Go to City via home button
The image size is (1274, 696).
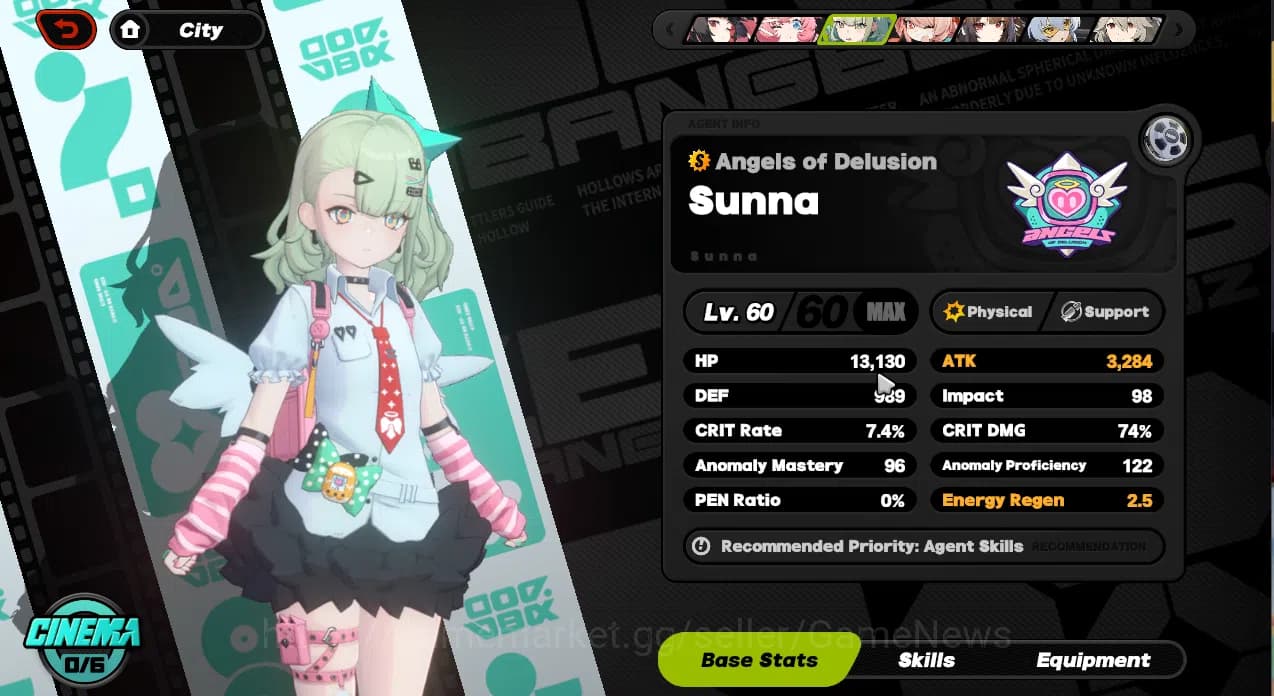[187, 30]
